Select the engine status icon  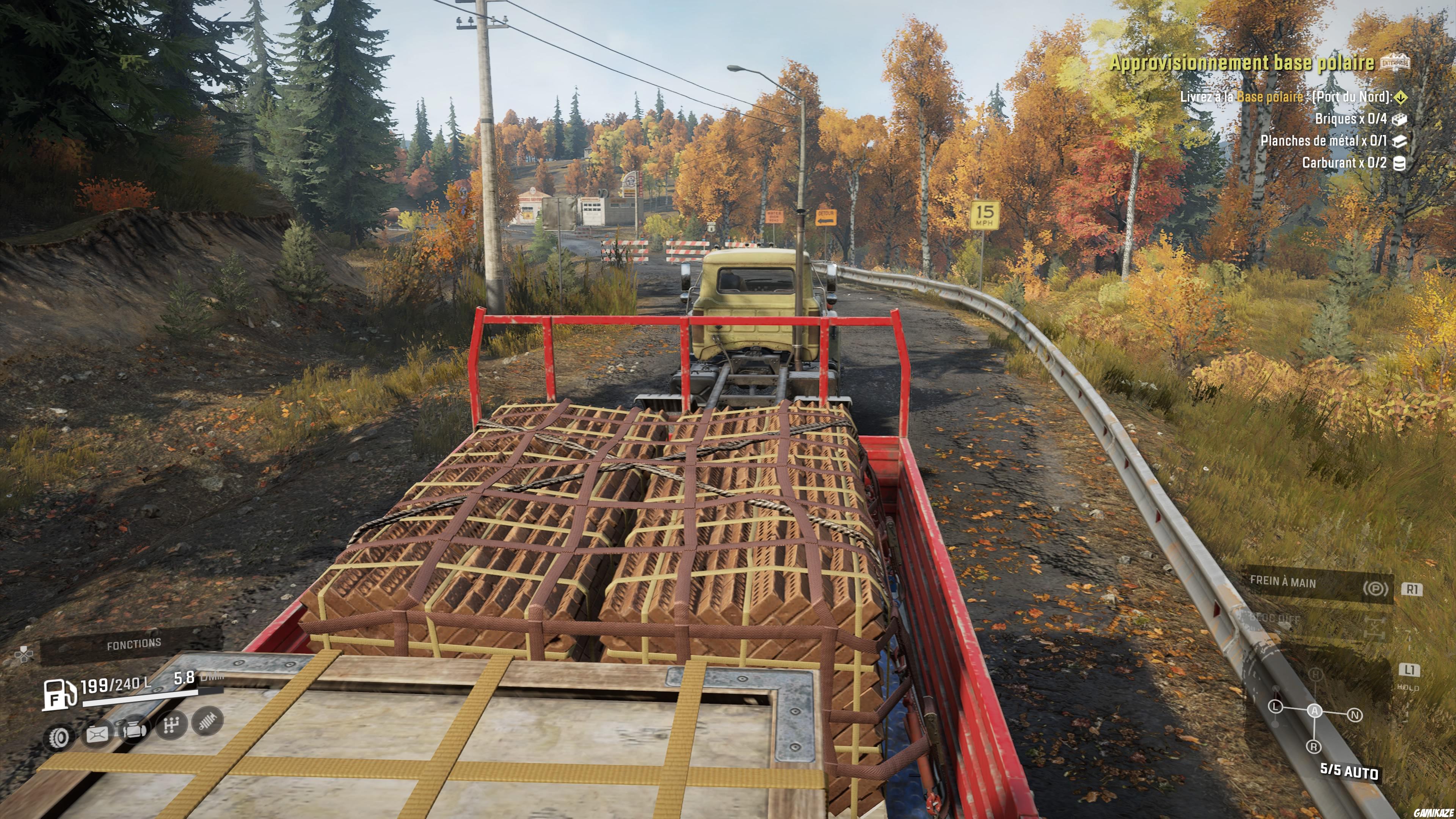coord(133,728)
